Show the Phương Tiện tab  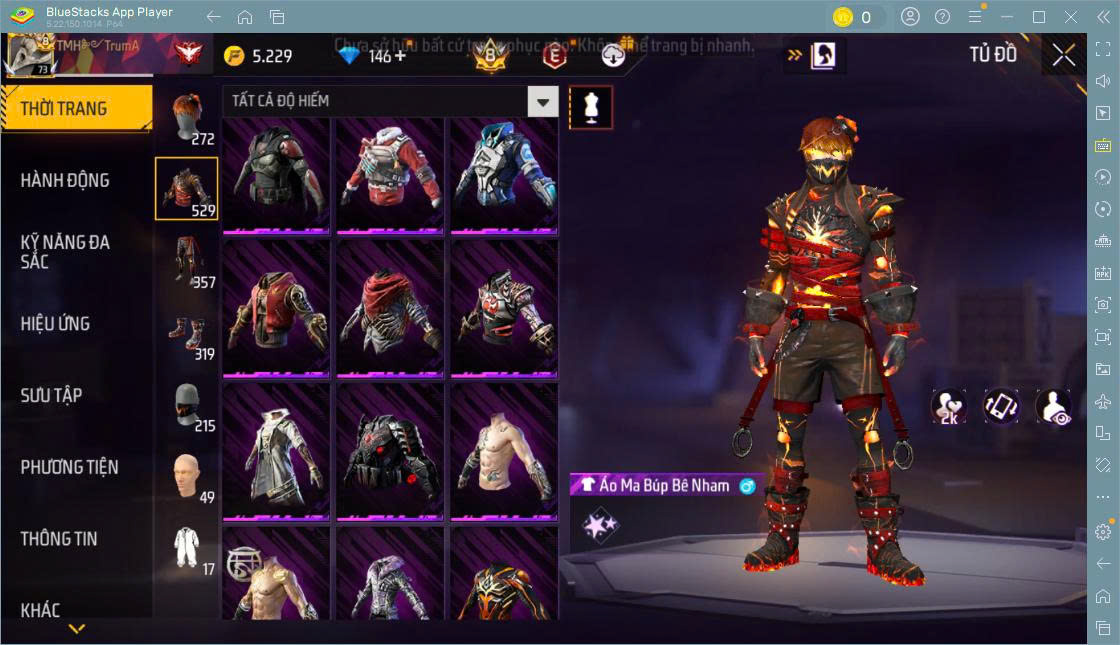(70, 467)
